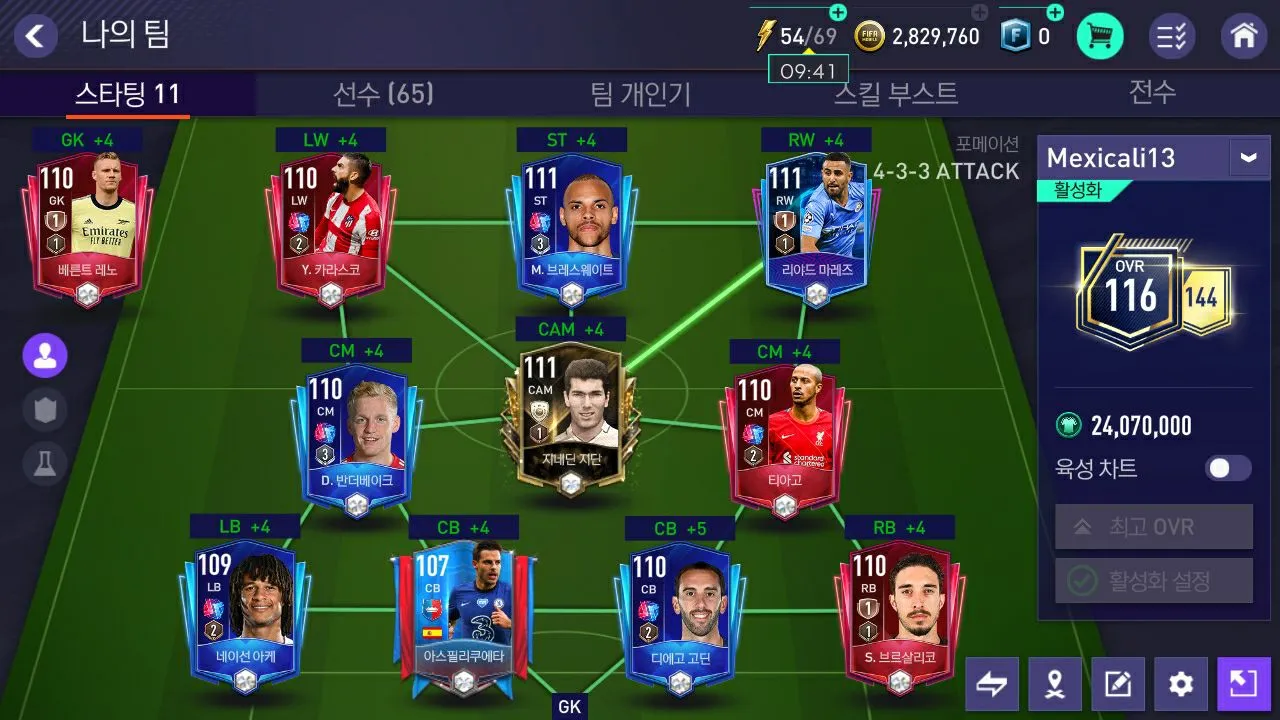Click the purple expand view button
1280x720 pixels.
[1243, 684]
